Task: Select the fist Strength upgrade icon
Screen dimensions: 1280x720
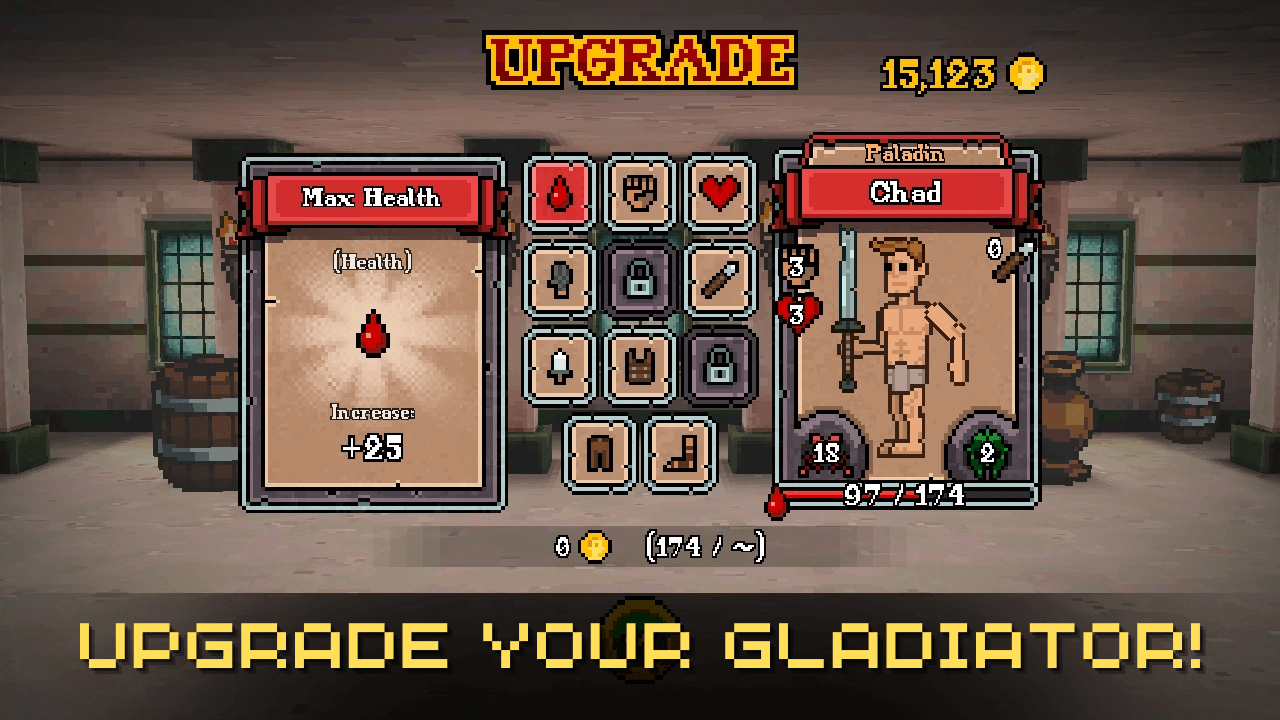Action: 640,194
